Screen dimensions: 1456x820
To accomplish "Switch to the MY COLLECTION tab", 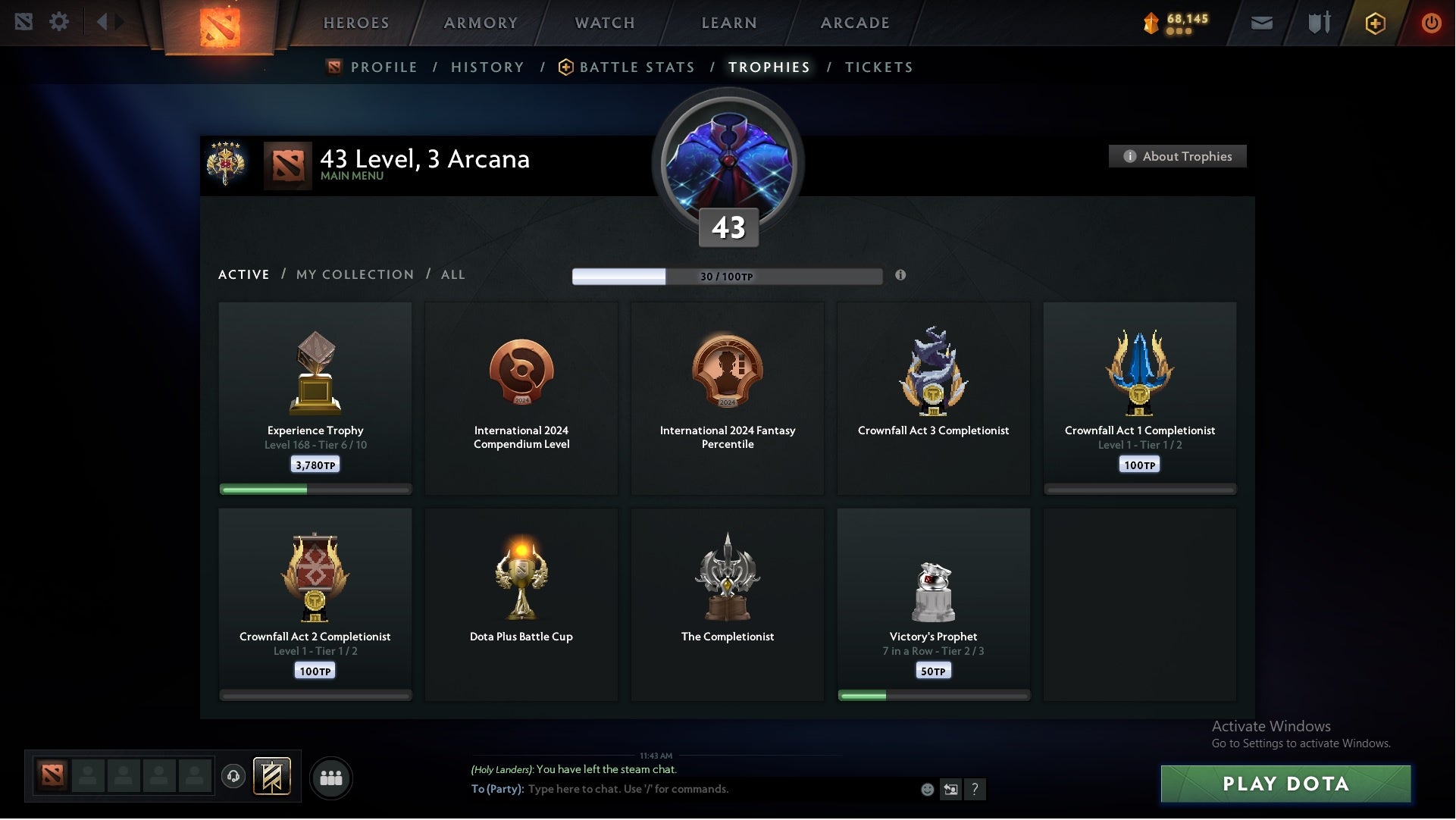I will point(354,274).
